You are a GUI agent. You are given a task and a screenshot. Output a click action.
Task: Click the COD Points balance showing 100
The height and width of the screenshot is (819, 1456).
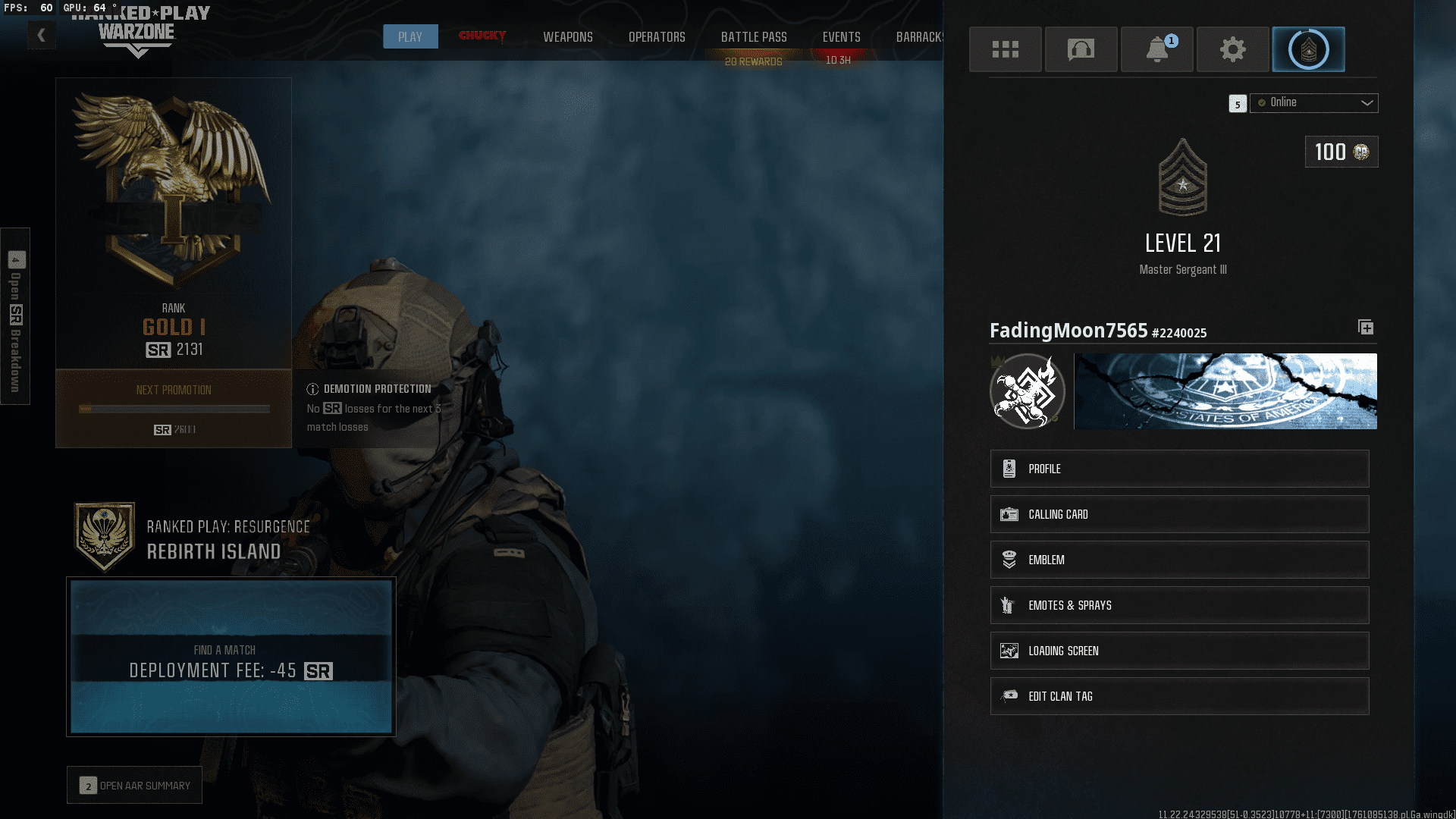click(x=1341, y=152)
